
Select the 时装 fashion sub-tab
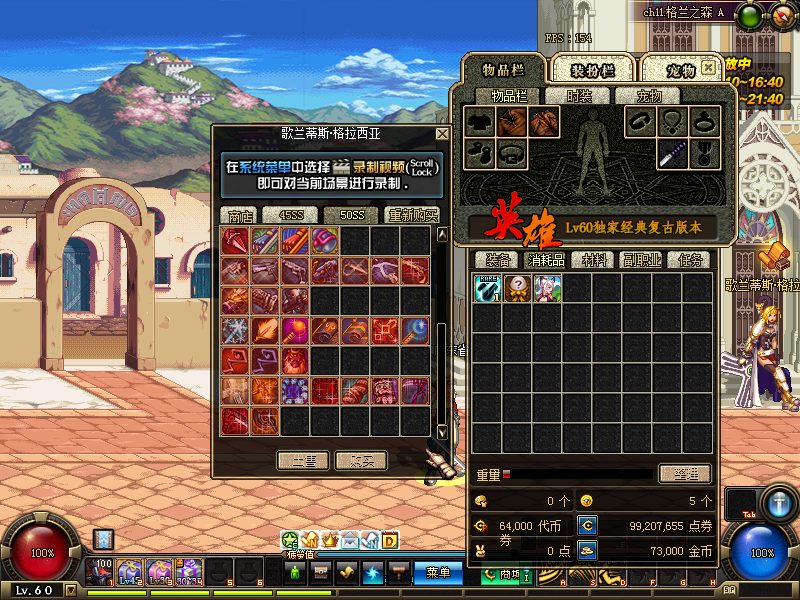coord(579,96)
